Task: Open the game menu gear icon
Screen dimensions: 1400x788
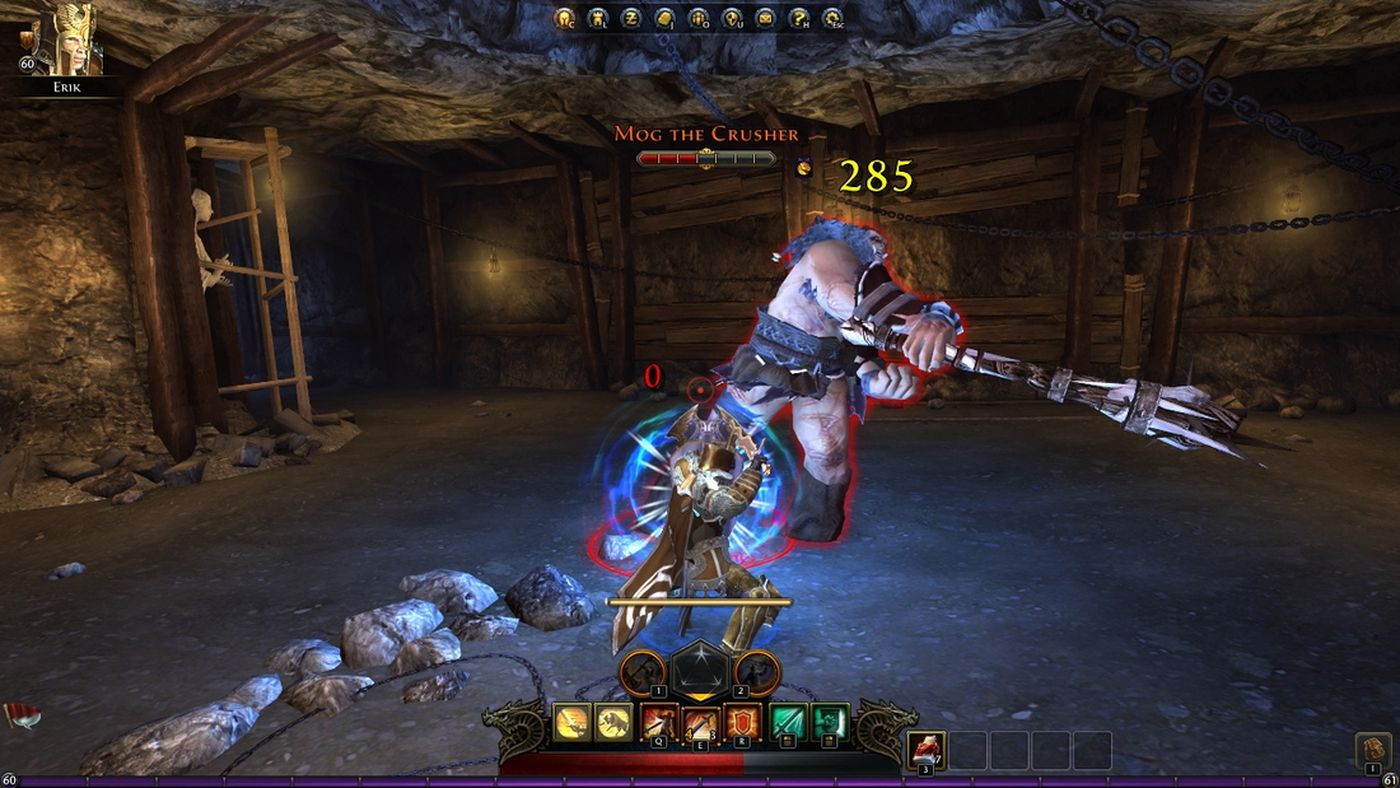Action: click(x=830, y=18)
